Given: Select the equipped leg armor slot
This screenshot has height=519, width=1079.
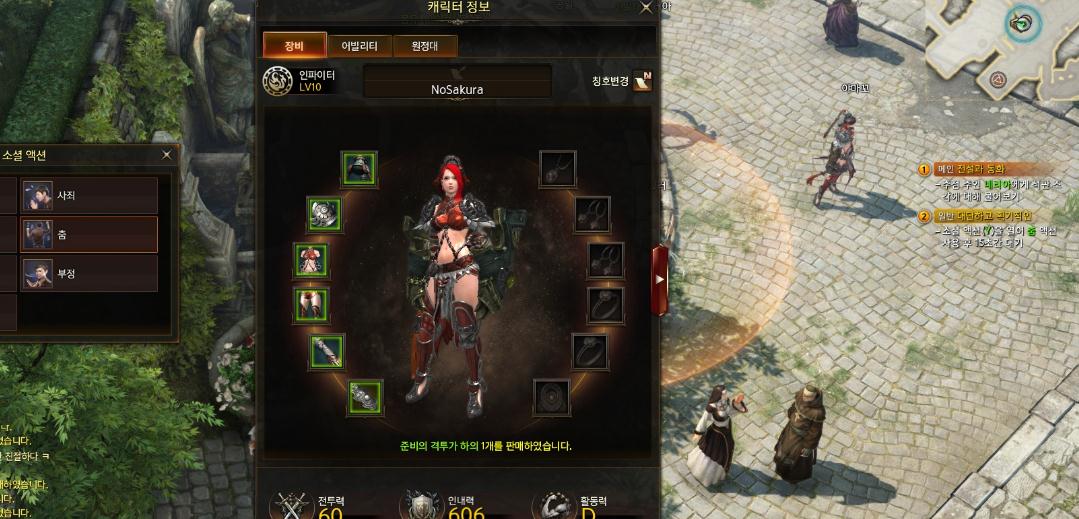Looking at the screenshot, I should [x=311, y=304].
